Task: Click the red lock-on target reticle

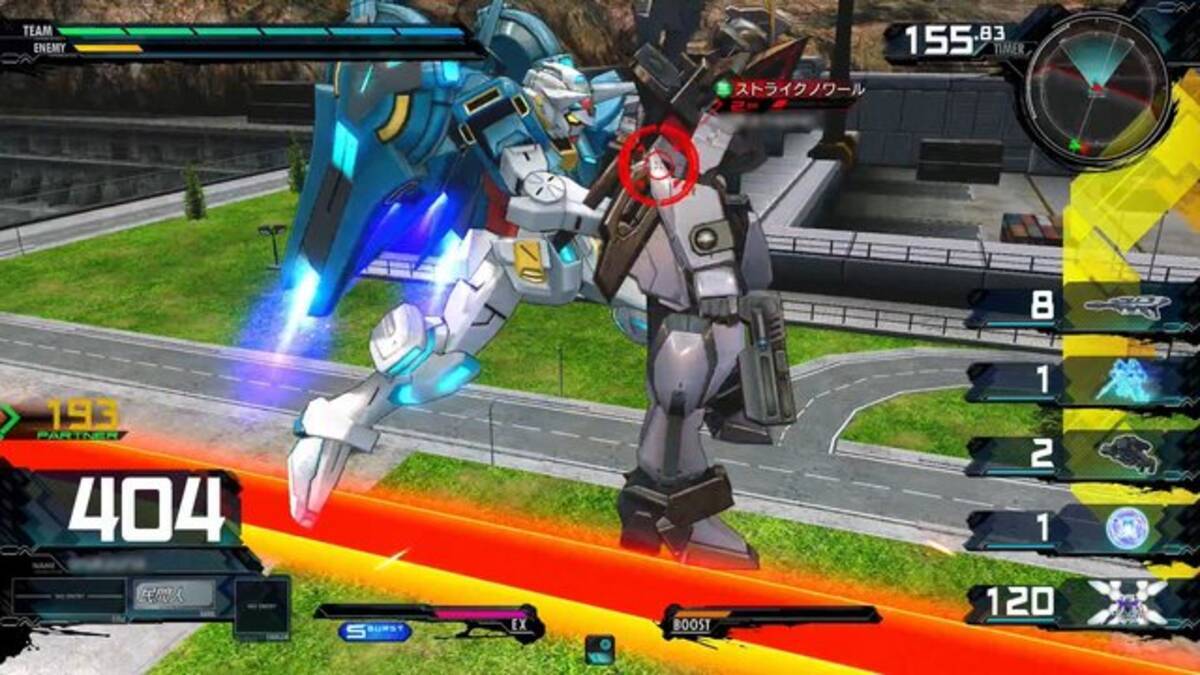Action: click(x=659, y=165)
